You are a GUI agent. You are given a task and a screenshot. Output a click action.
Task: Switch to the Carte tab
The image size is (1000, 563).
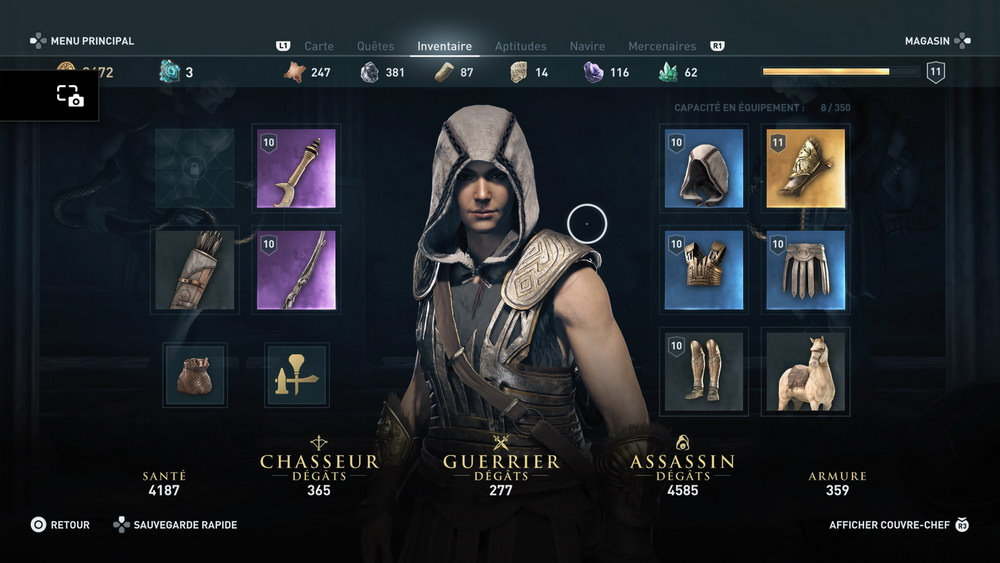click(319, 46)
